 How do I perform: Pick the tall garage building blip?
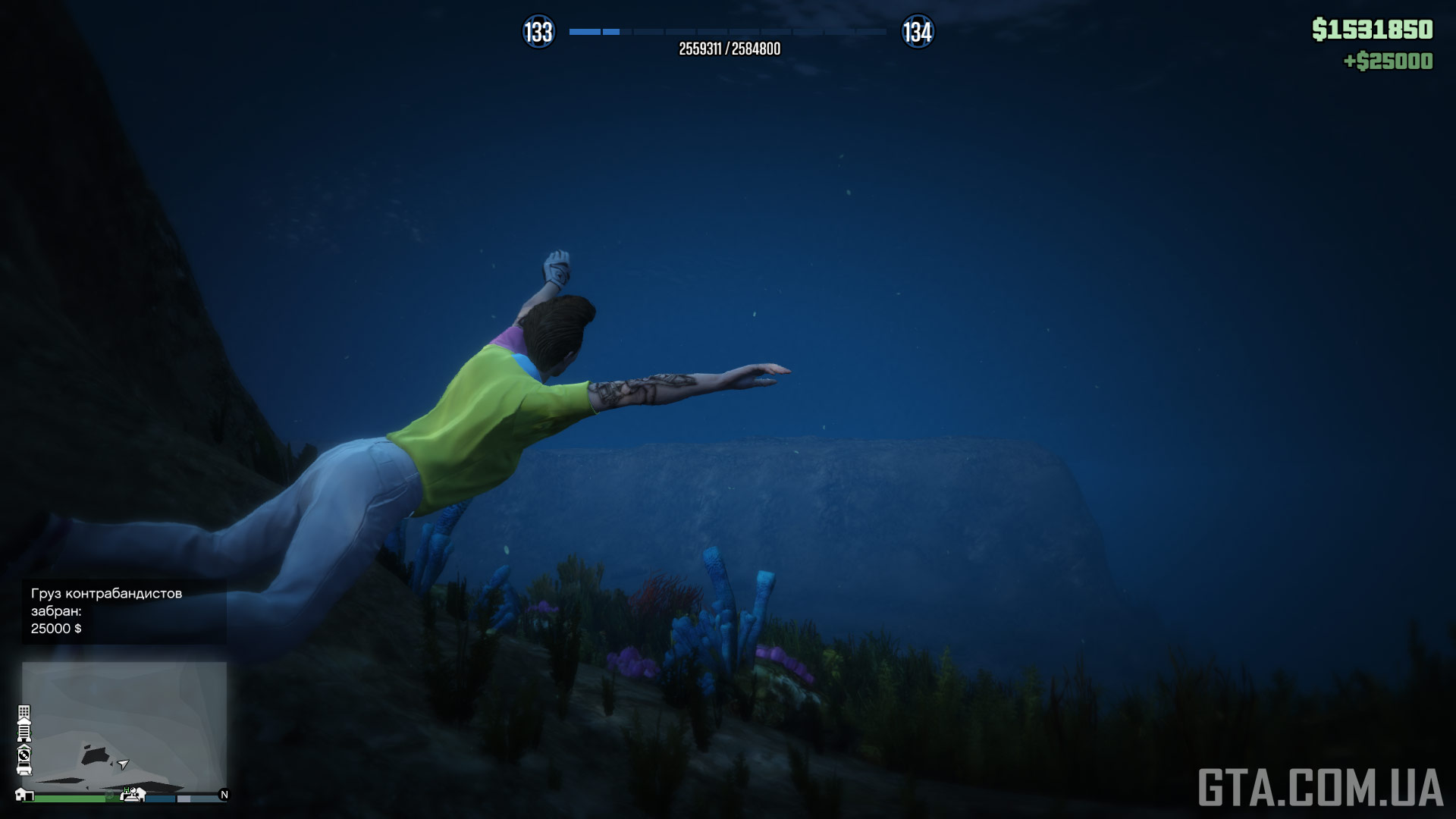(x=24, y=732)
